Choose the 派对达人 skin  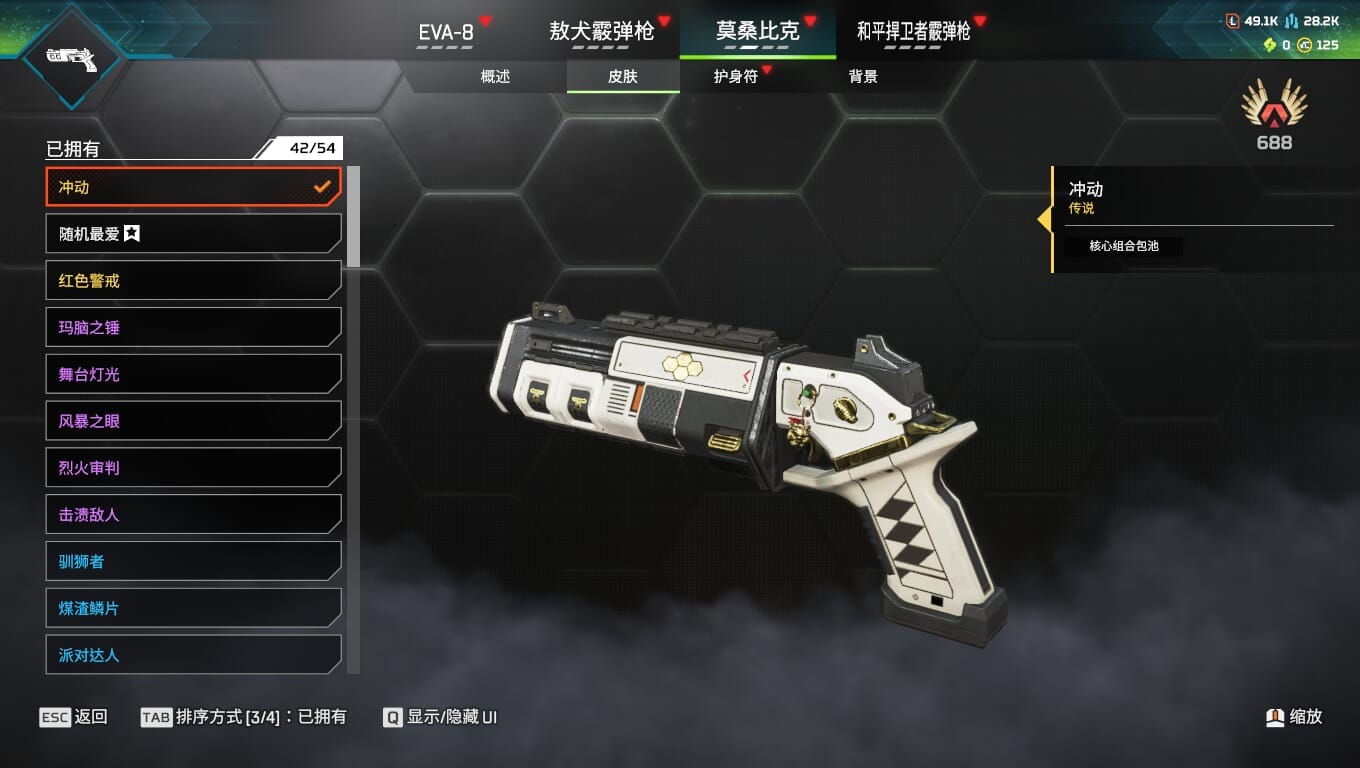pyautogui.click(x=194, y=655)
